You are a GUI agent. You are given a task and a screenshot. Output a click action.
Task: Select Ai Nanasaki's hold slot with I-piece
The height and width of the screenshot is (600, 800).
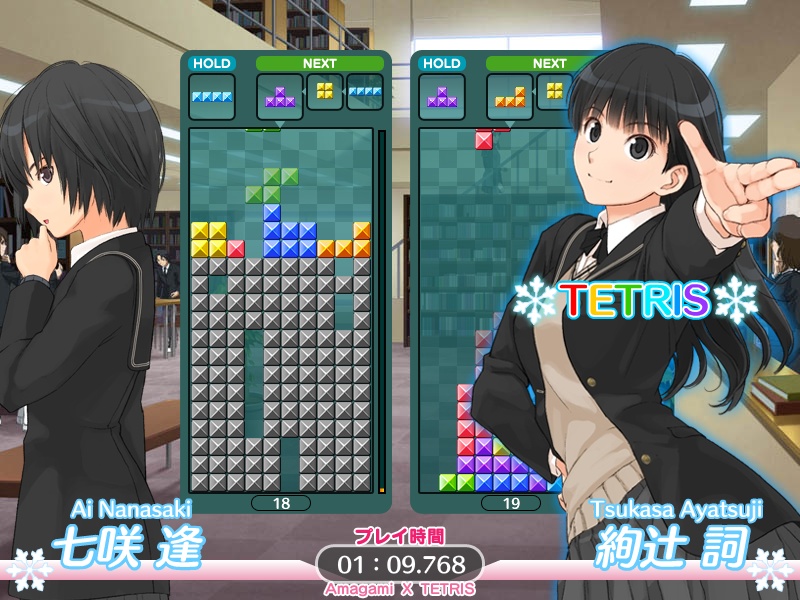[212, 97]
